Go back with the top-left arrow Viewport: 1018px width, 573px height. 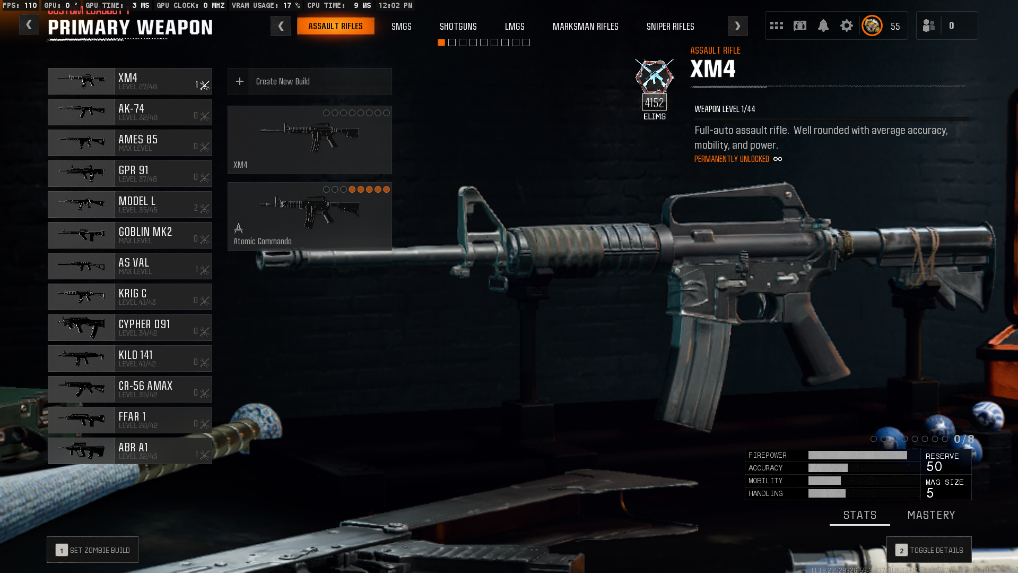pos(29,27)
